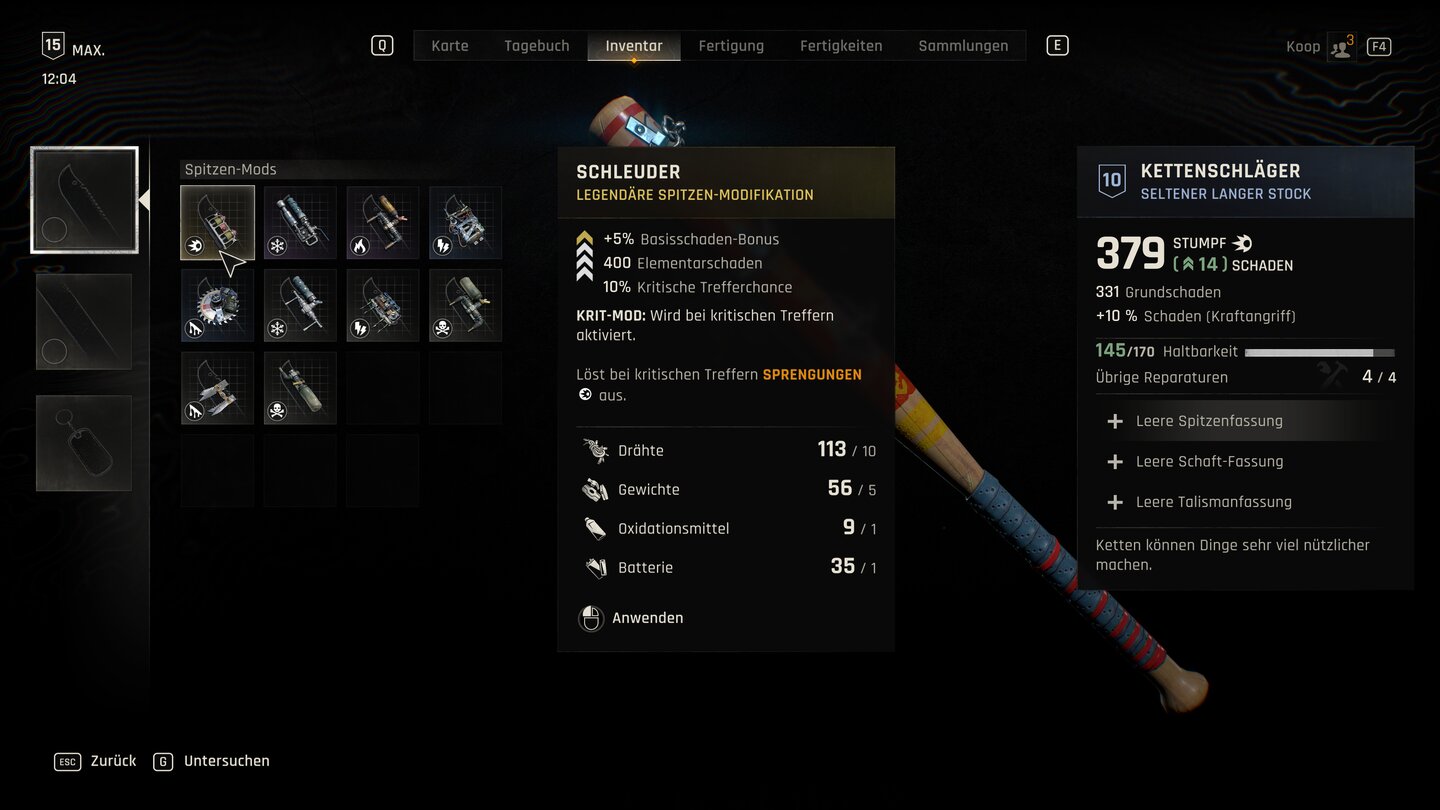Select the Inventar tab
Screen dimensions: 1440x810
(x=633, y=46)
